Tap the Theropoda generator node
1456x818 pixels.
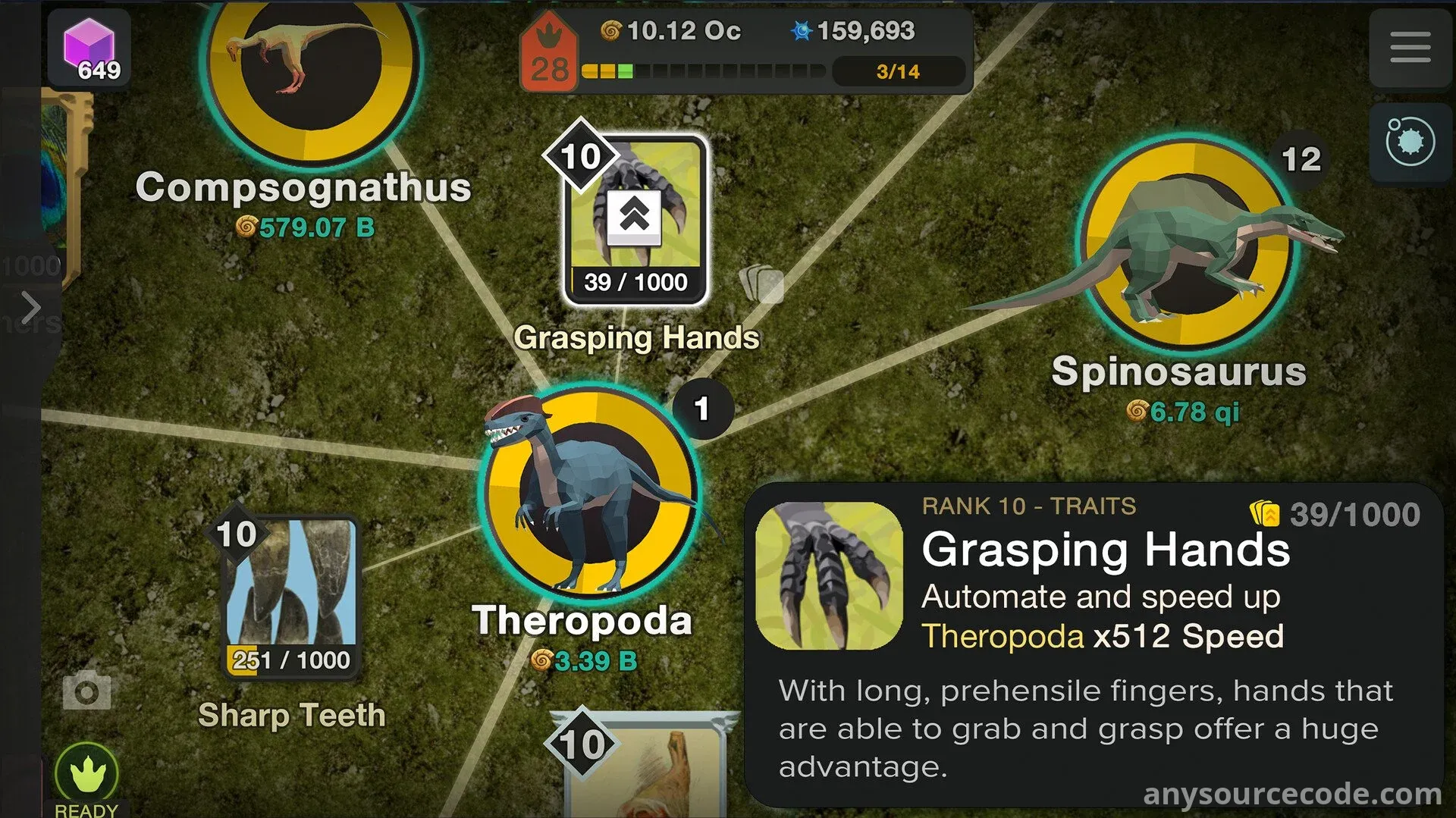coord(588,493)
